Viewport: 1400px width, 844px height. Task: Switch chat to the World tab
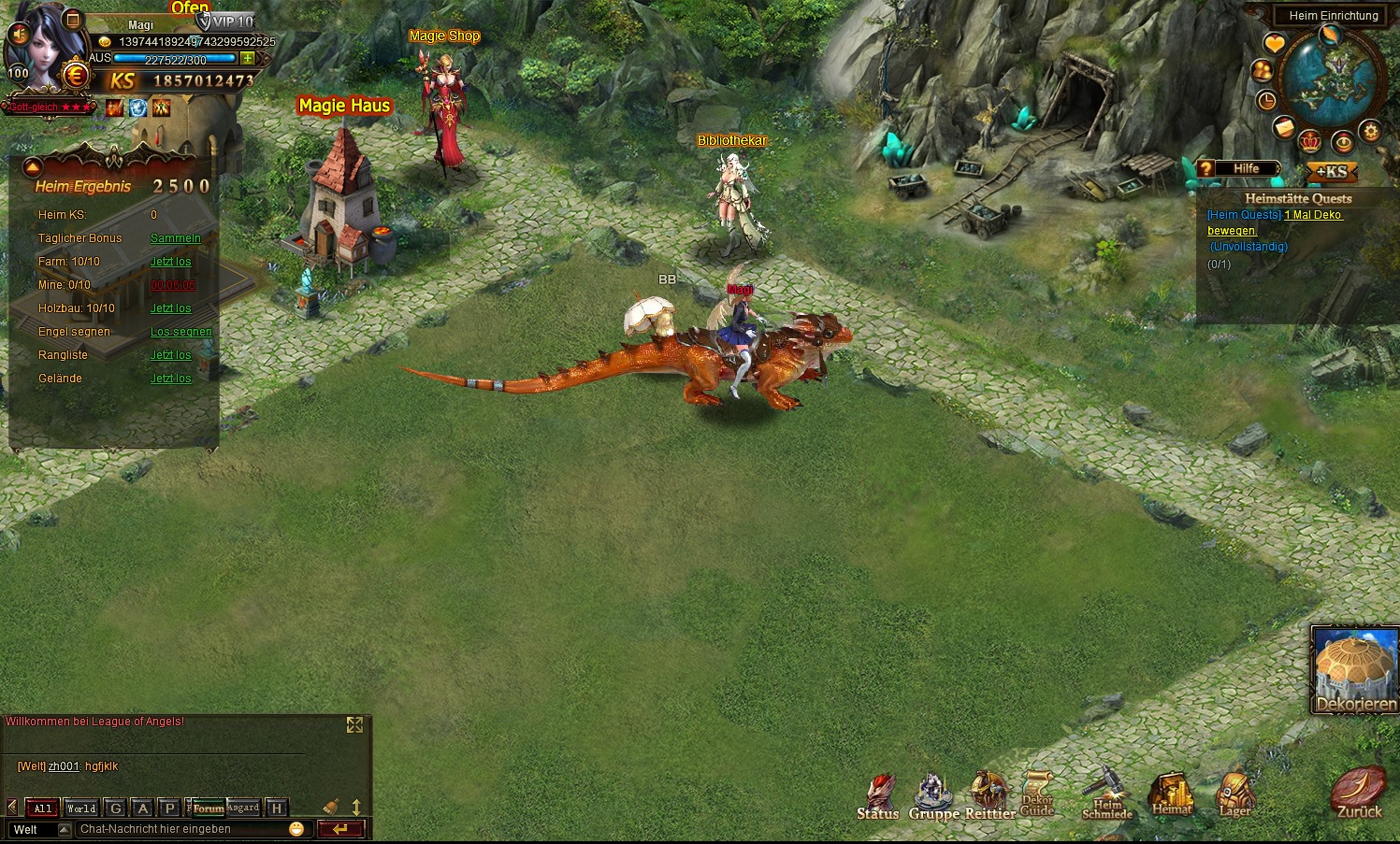(81, 808)
